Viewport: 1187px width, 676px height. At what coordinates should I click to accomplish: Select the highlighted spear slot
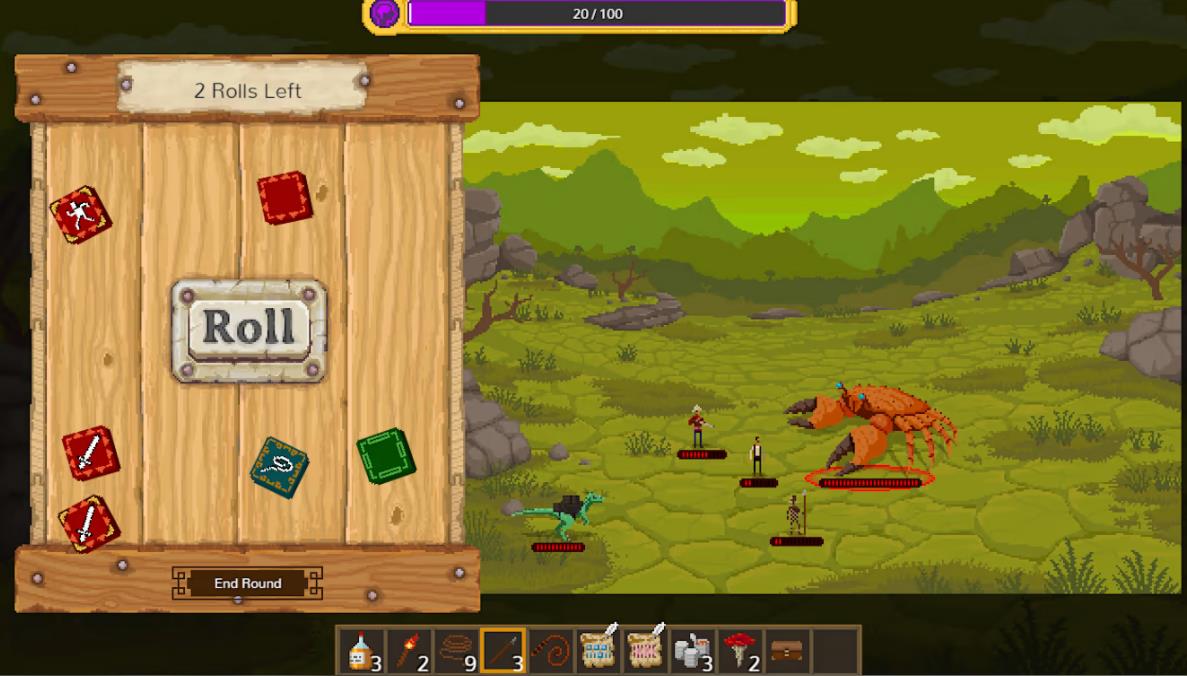(503, 651)
